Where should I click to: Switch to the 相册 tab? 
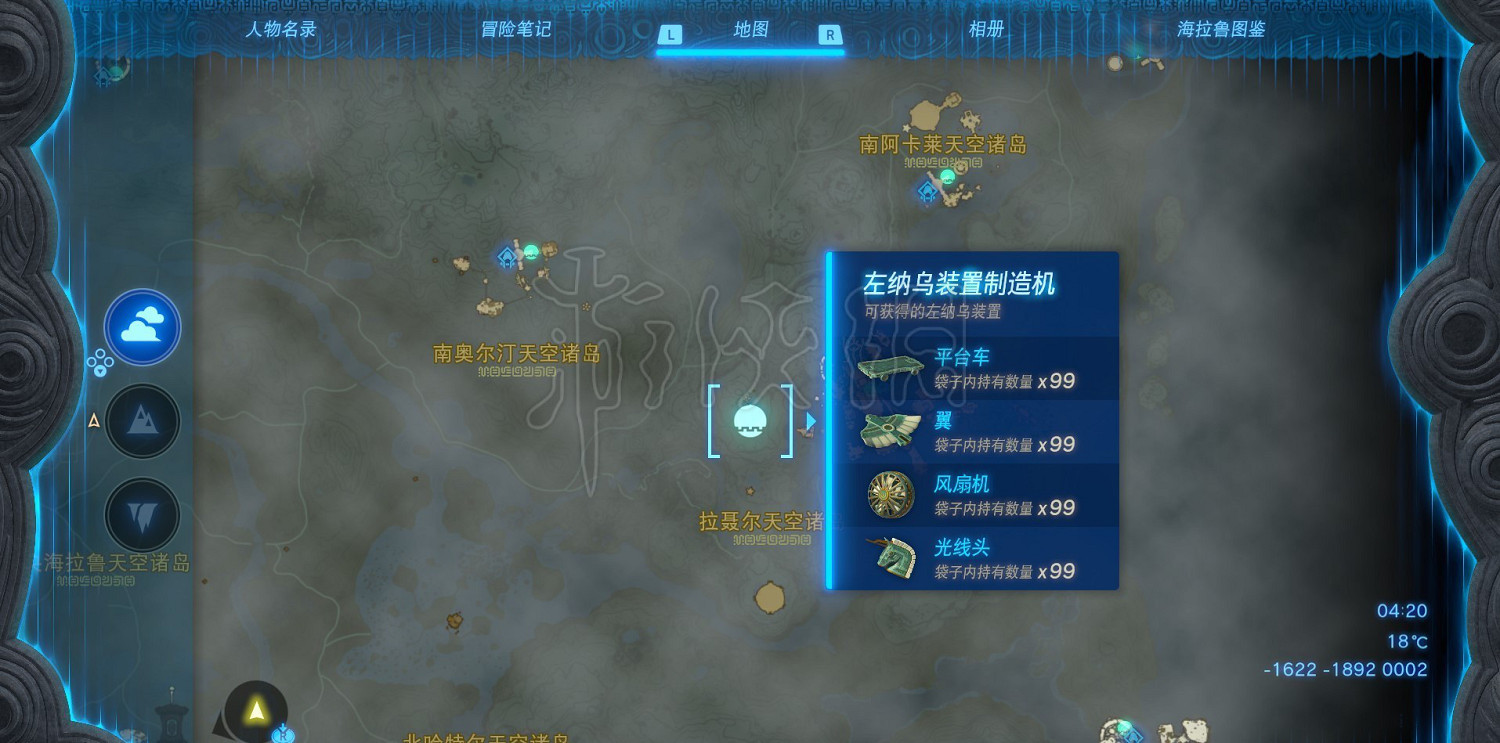986,29
